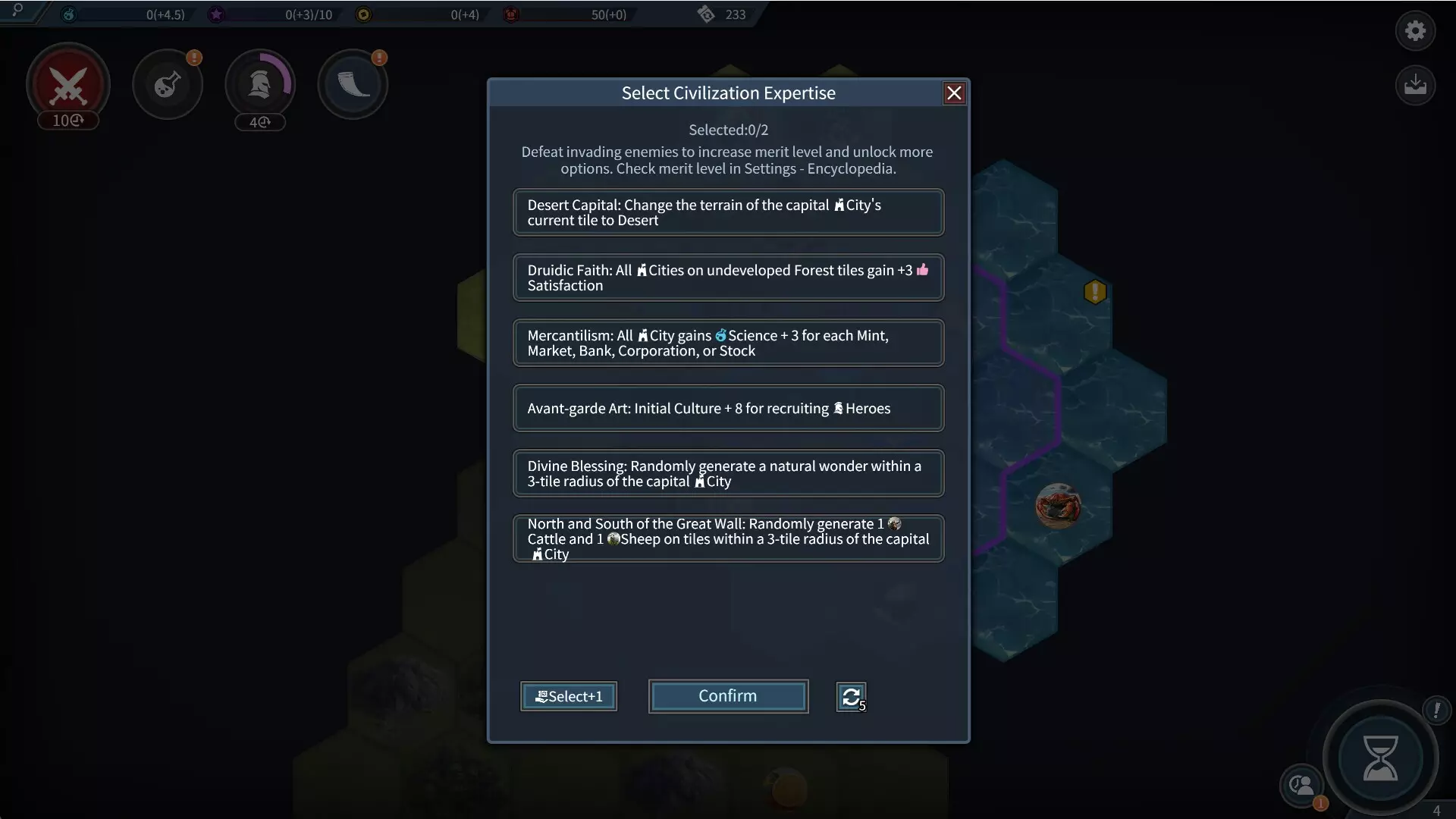This screenshot has height=819, width=1456.
Task: Pick North and South of the Great Wall
Action: (x=728, y=538)
